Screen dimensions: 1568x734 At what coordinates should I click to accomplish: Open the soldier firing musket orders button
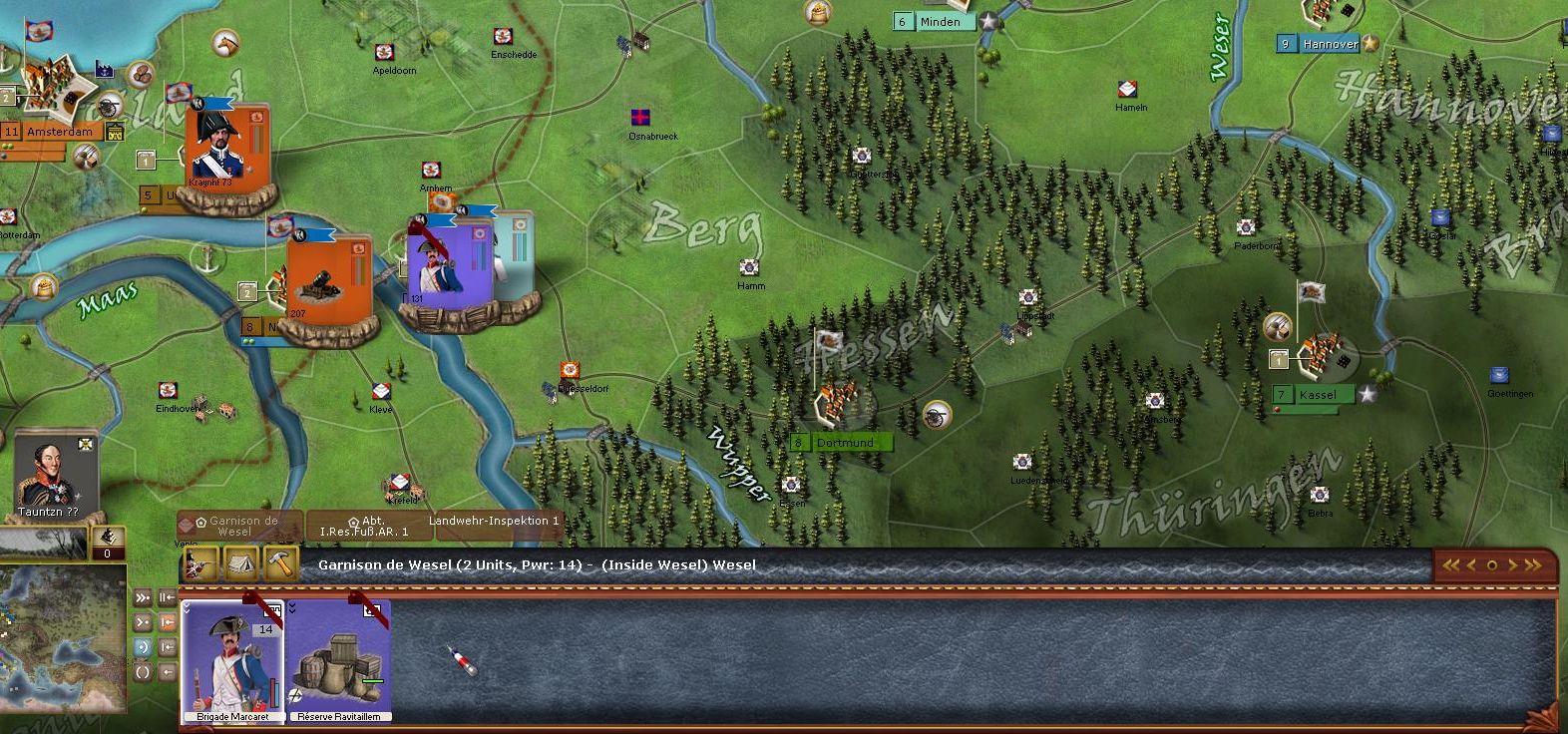click(202, 564)
